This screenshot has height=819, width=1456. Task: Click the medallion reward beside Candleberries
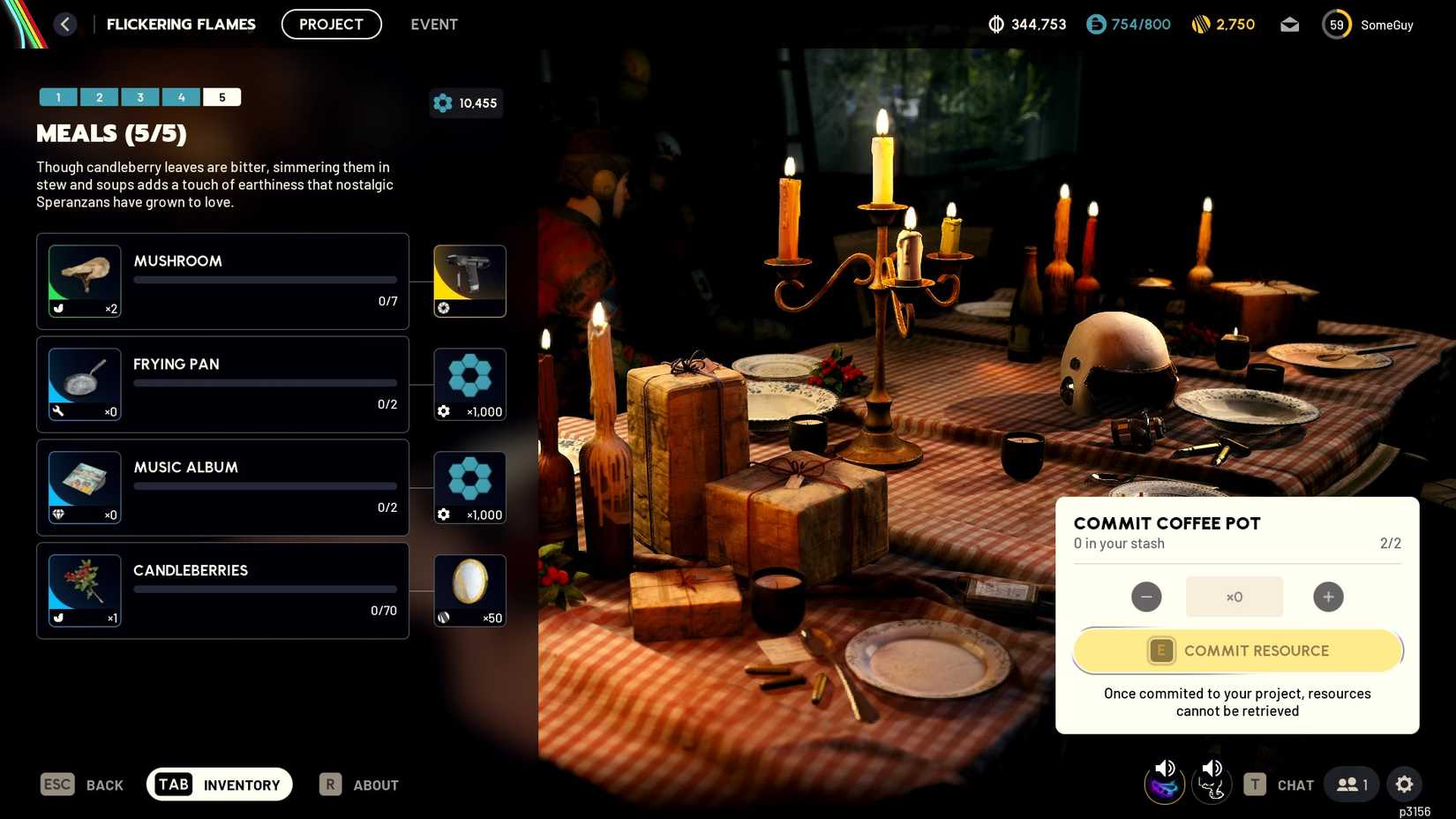469,590
